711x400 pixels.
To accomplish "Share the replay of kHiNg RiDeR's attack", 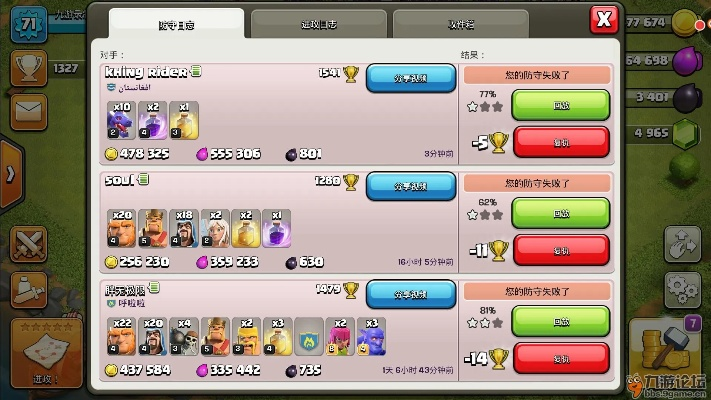I will (410, 77).
